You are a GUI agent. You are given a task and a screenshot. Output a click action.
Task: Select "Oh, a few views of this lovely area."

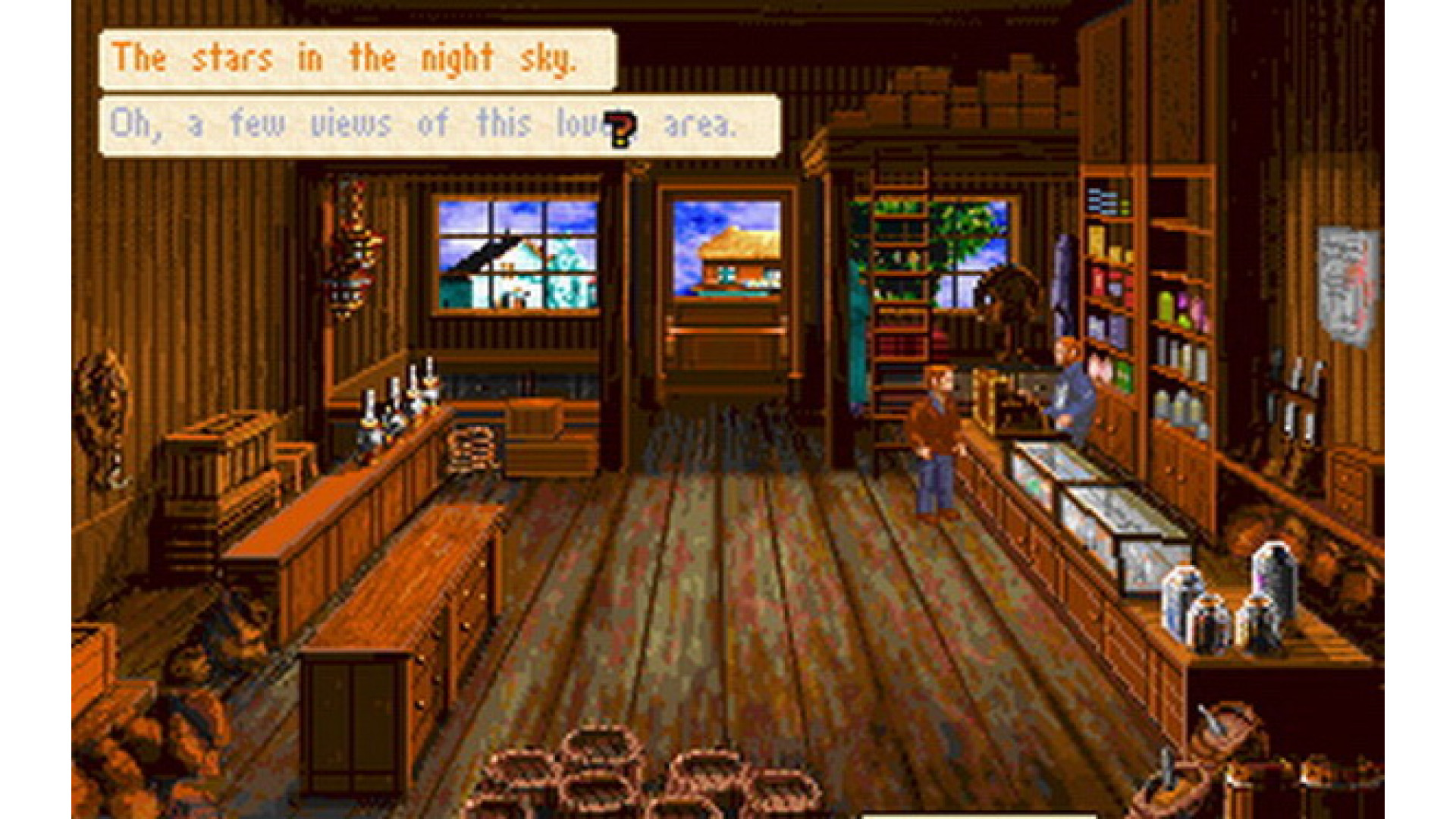(438, 125)
